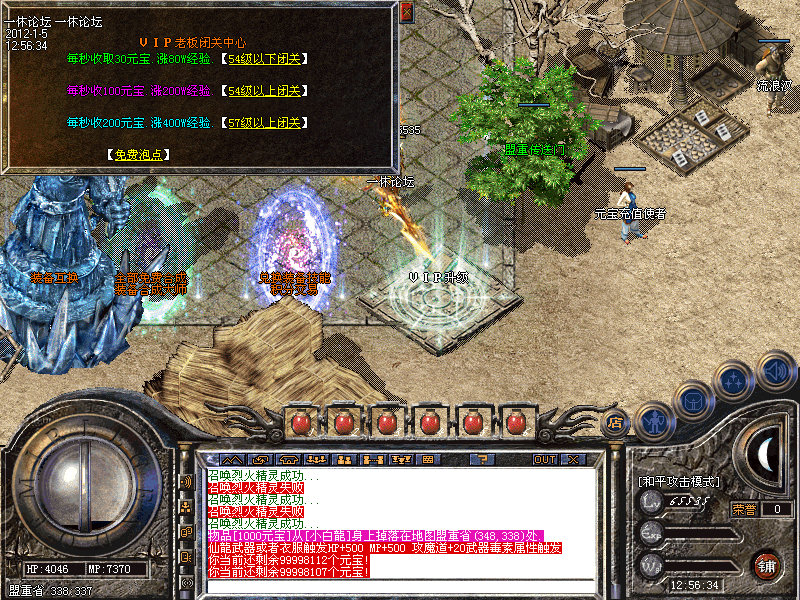Screen dimensions: 800x600
Task: Click the red 铺 stall button
Action: pyautogui.click(x=767, y=563)
